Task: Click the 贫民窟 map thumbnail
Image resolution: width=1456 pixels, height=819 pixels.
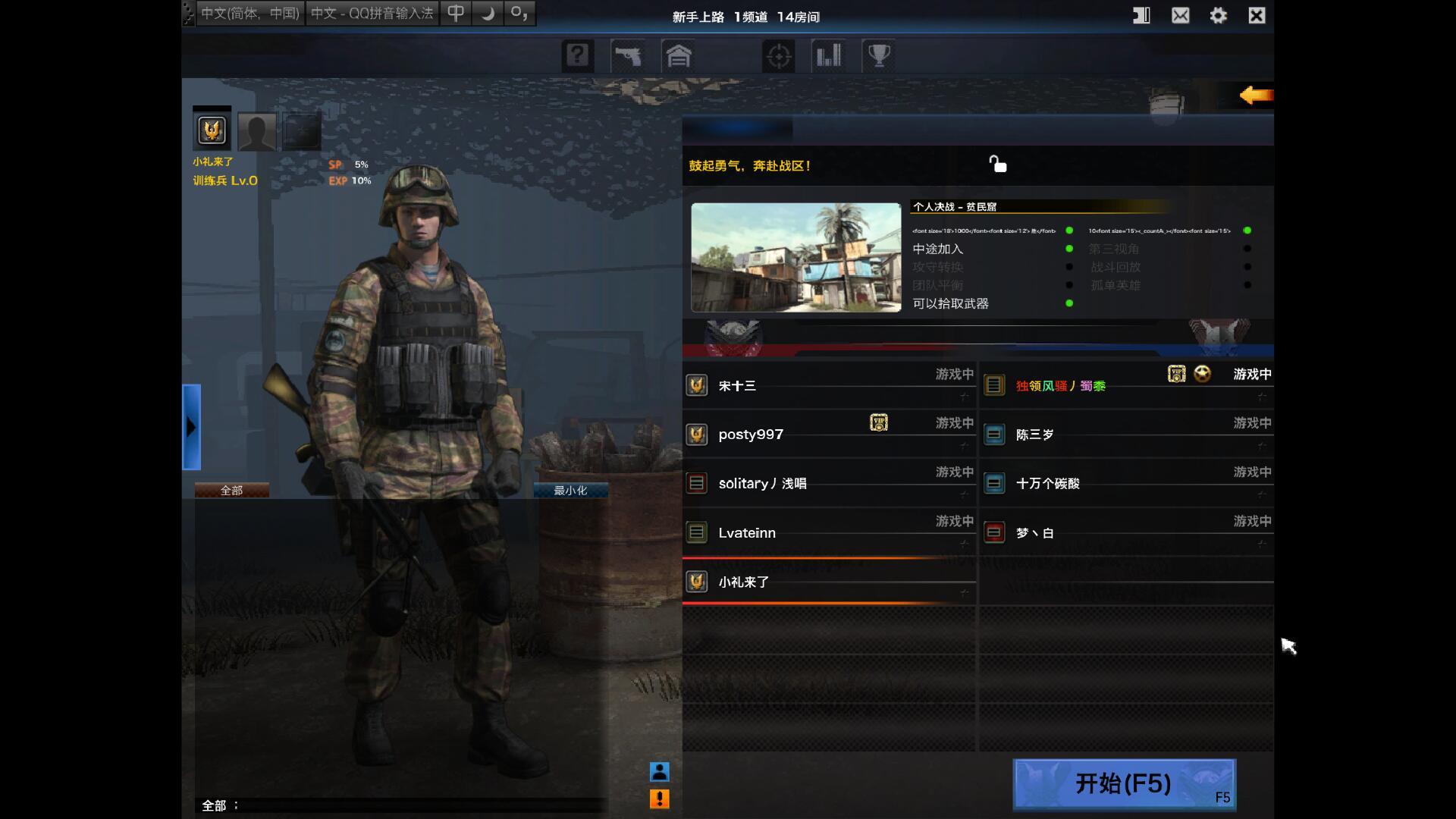Action: click(x=795, y=257)
